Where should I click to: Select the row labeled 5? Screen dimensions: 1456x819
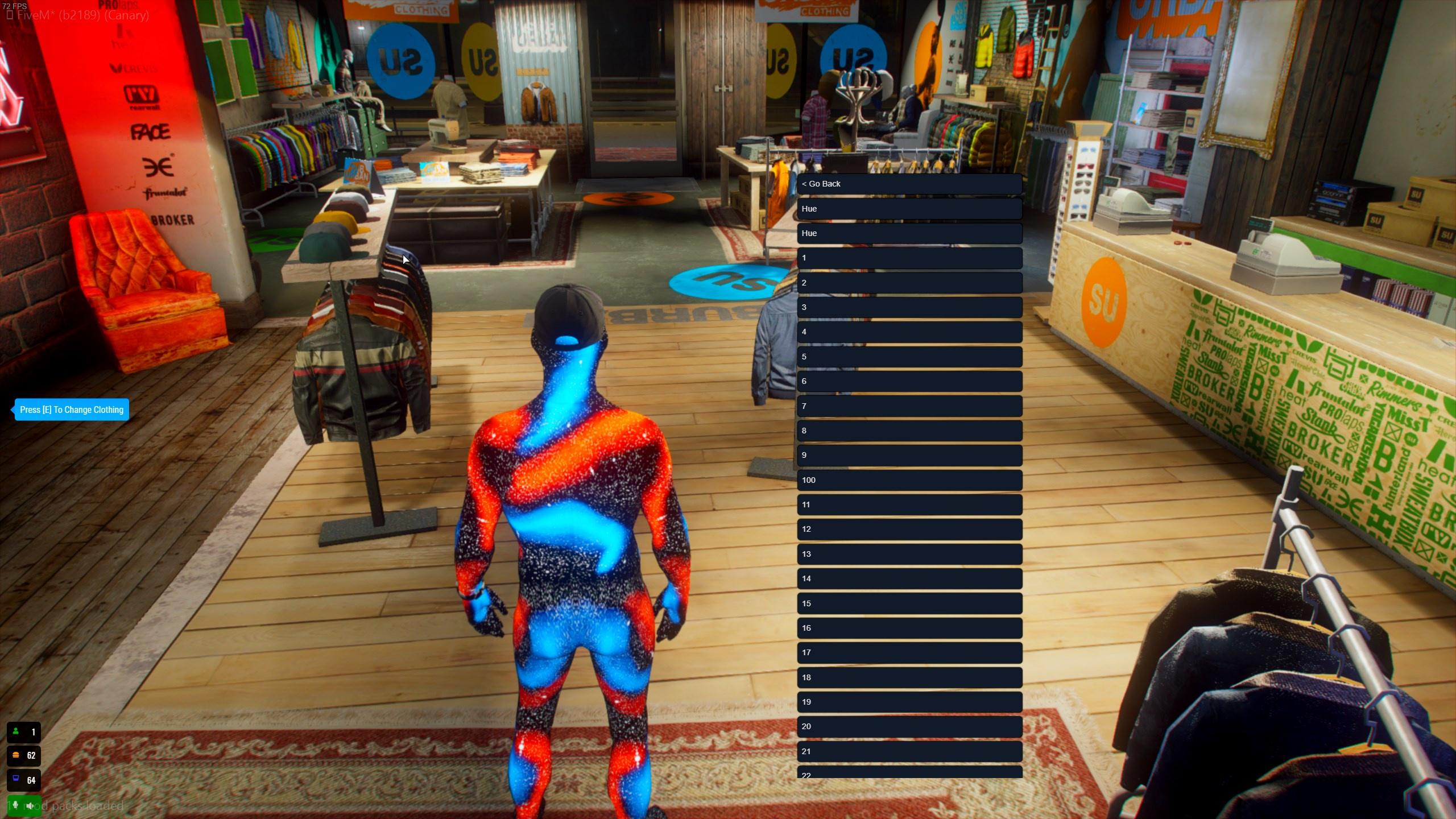(x=909, y=357)
